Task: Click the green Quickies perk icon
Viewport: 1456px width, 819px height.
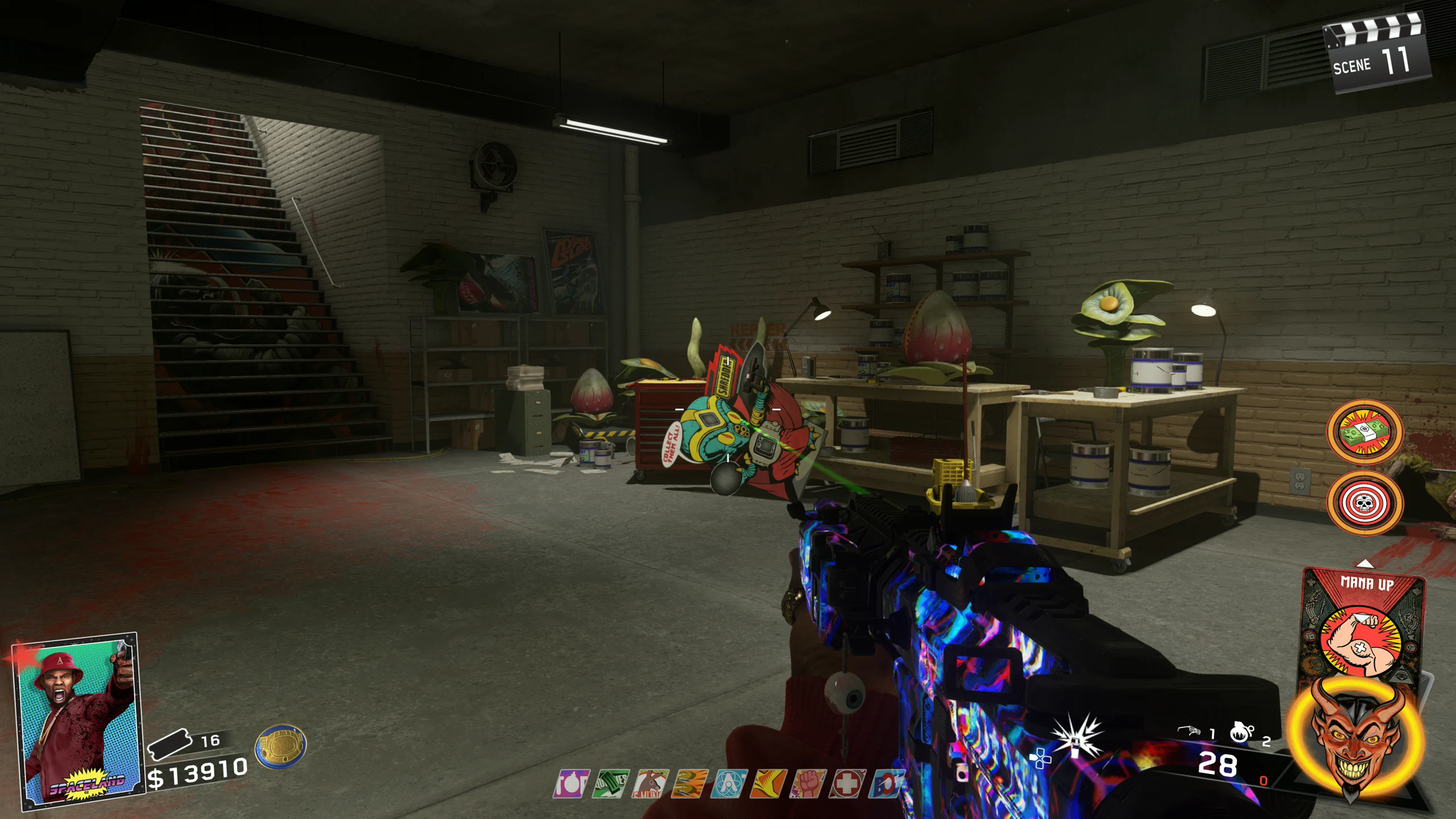Action: (611, 784)
